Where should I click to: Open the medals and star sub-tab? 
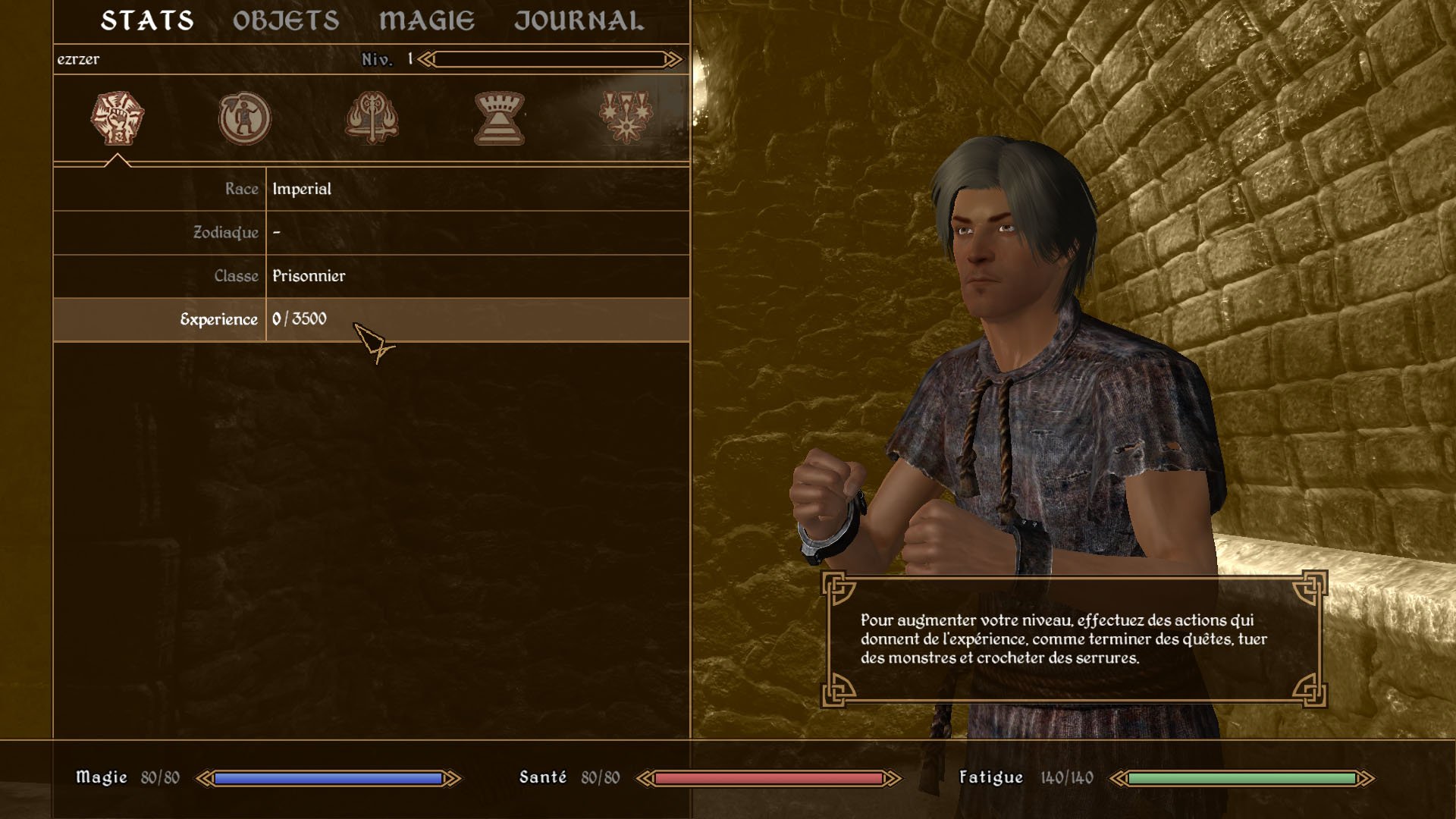pyautogui.click(x=626, y=118)
